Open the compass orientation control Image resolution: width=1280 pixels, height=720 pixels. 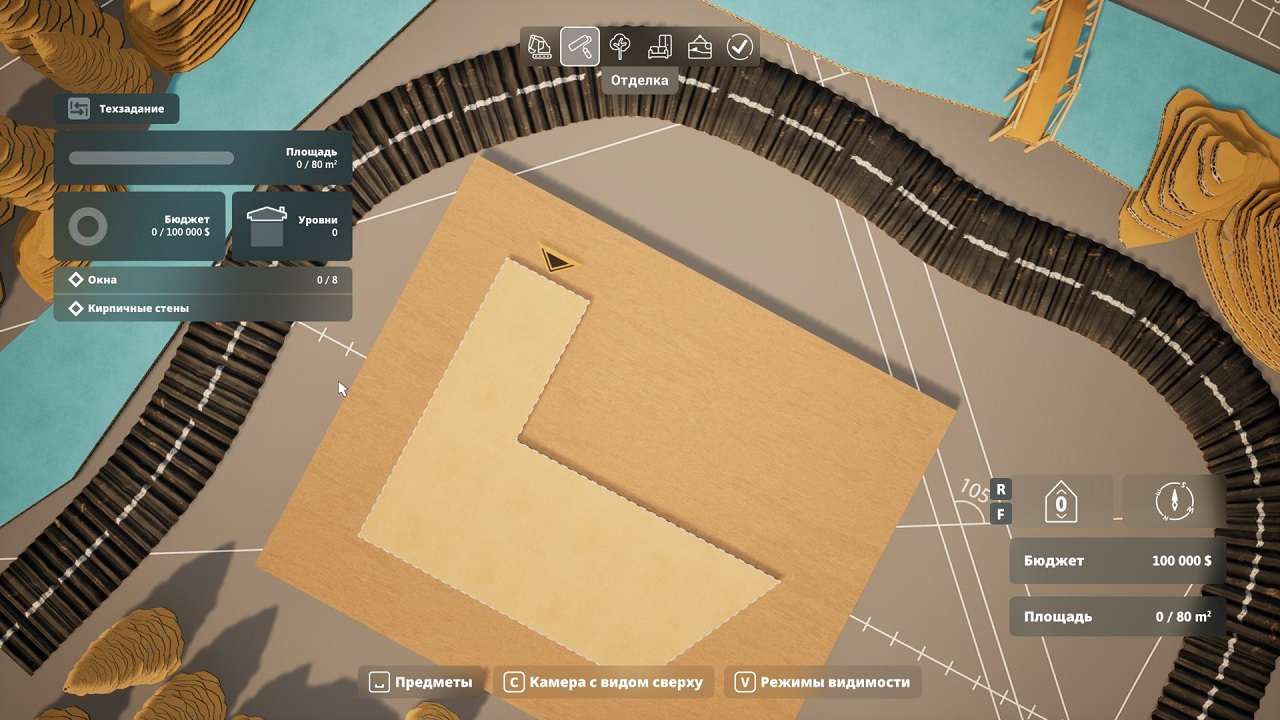[x=1174, y=500]
